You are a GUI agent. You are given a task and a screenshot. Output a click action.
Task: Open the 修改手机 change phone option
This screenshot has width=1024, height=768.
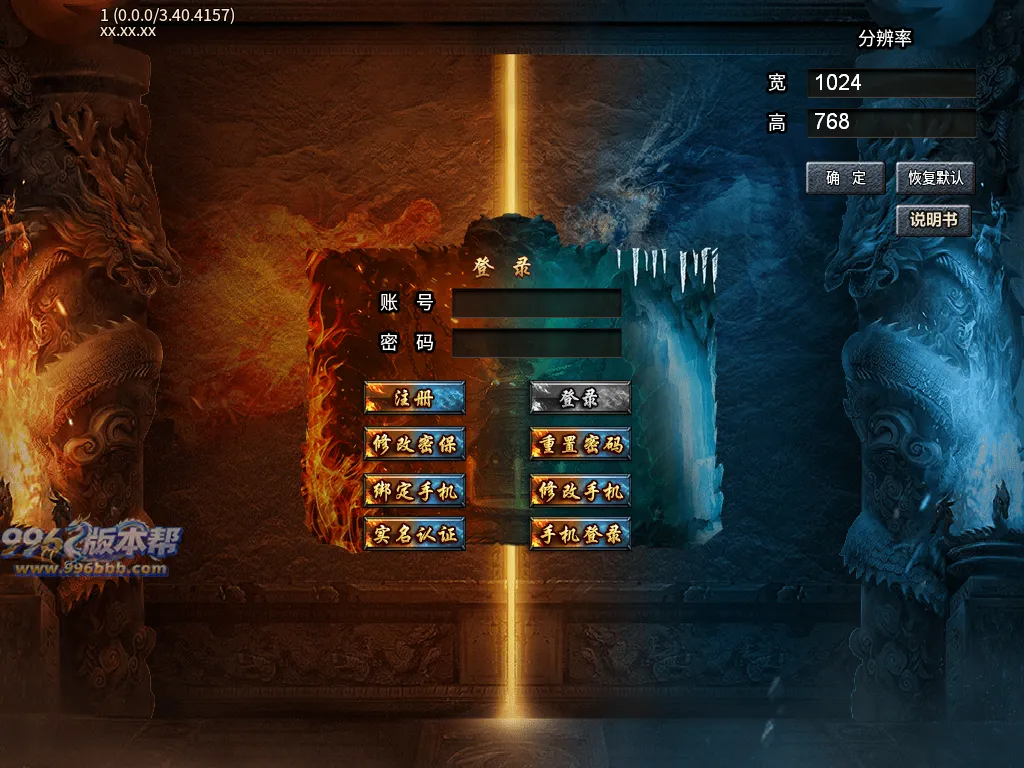tap(580, 489)
